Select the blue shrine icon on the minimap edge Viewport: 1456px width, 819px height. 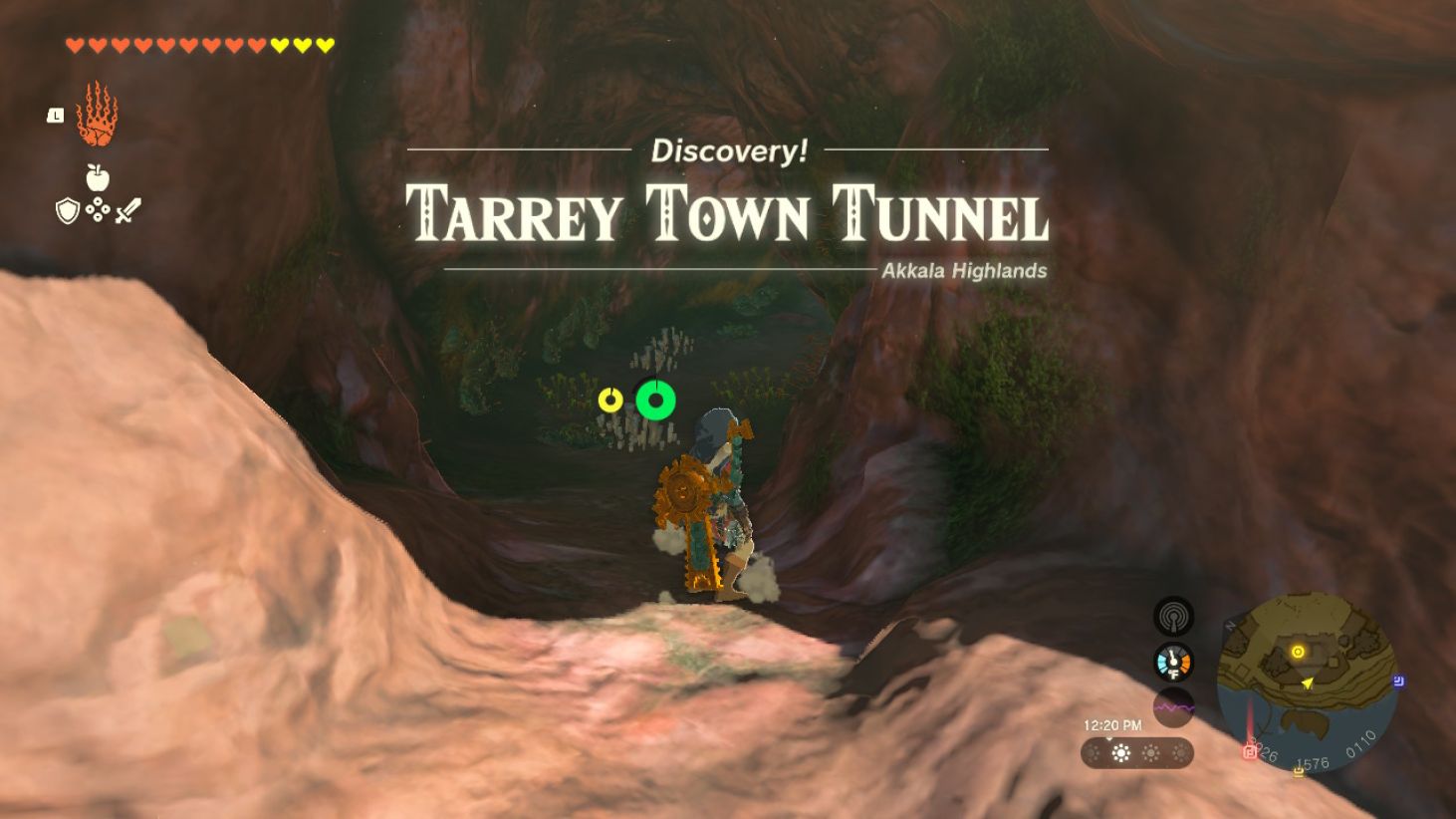pyautogui.click(x=1397, y=681)
